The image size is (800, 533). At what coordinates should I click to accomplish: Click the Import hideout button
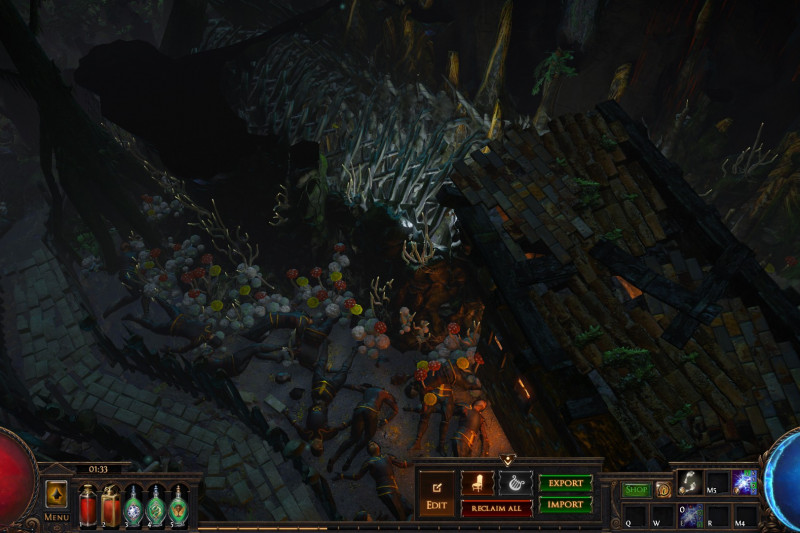click(x=565, y=505)
